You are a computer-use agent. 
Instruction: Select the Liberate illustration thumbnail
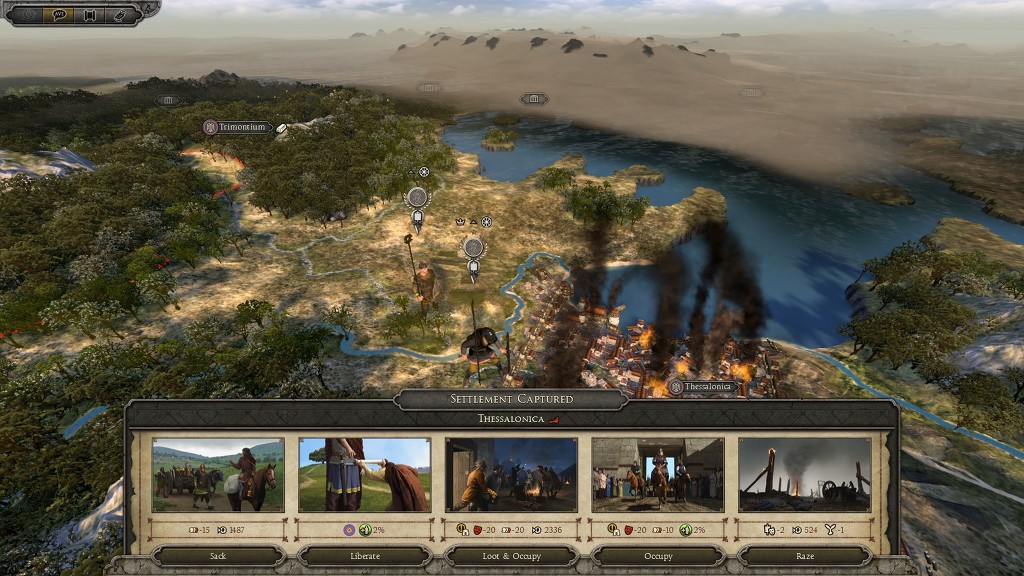[x=364, y=475]
